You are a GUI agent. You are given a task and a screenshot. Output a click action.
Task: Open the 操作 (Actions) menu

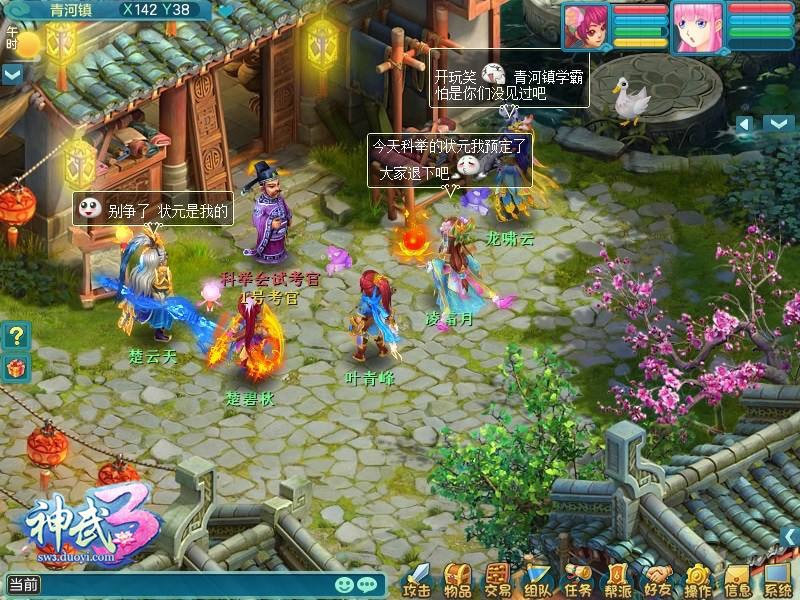(x=698, y=580)
